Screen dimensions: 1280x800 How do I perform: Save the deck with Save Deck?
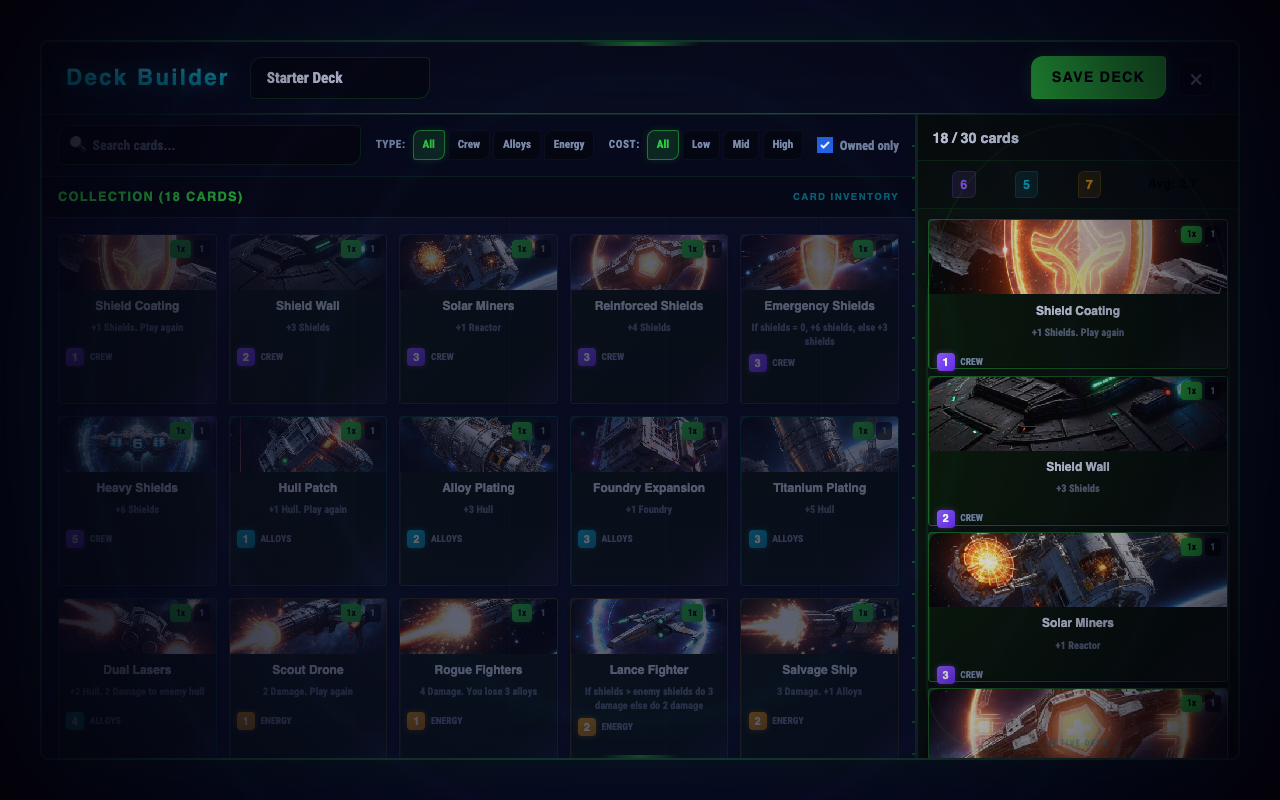[1097, 77]
